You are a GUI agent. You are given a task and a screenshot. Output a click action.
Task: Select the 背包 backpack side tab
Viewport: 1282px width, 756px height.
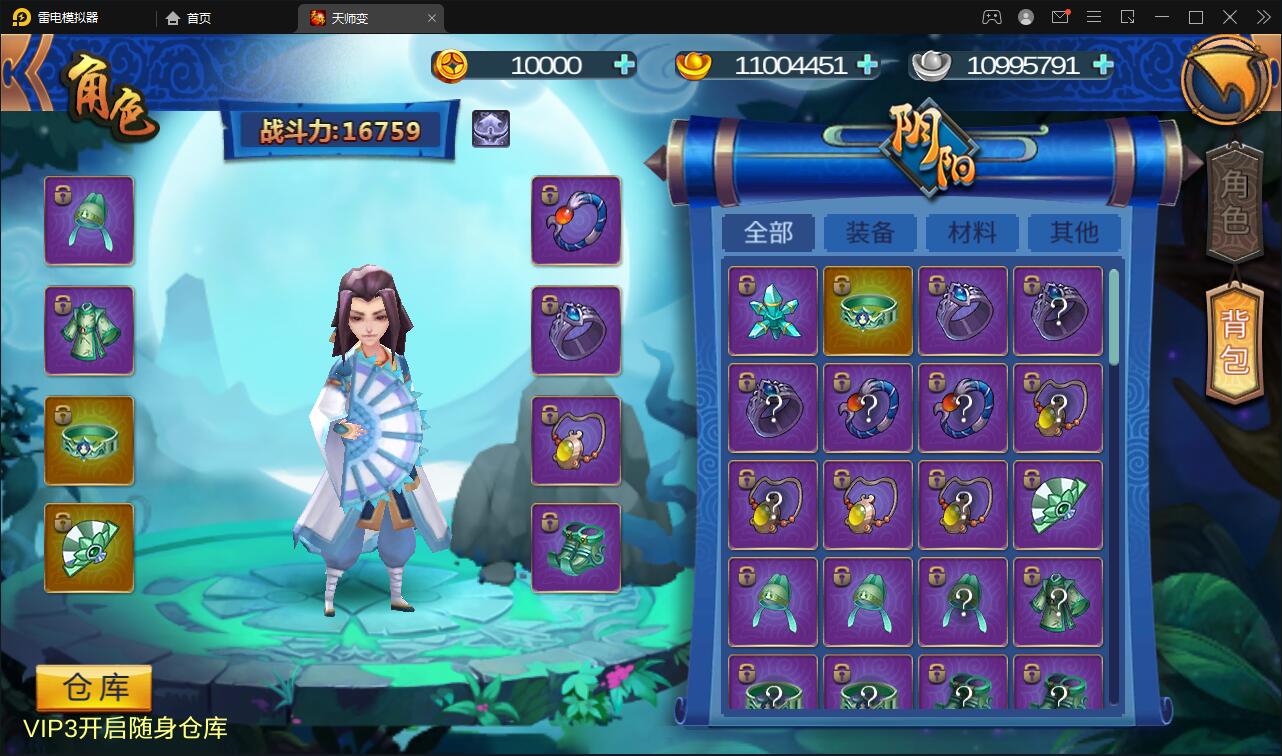point(1235,342)
